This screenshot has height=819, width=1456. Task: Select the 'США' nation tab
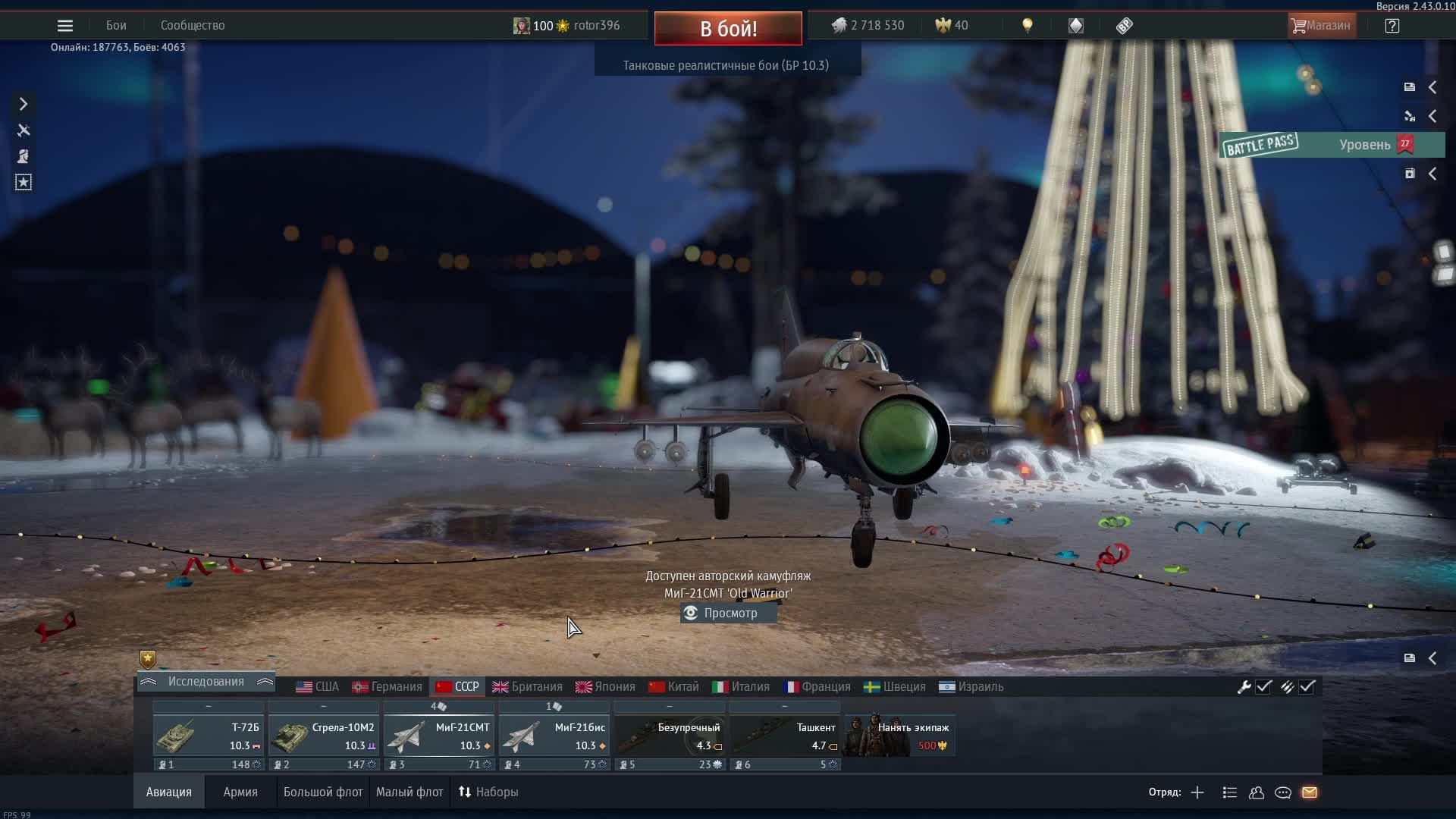point(318,687)
